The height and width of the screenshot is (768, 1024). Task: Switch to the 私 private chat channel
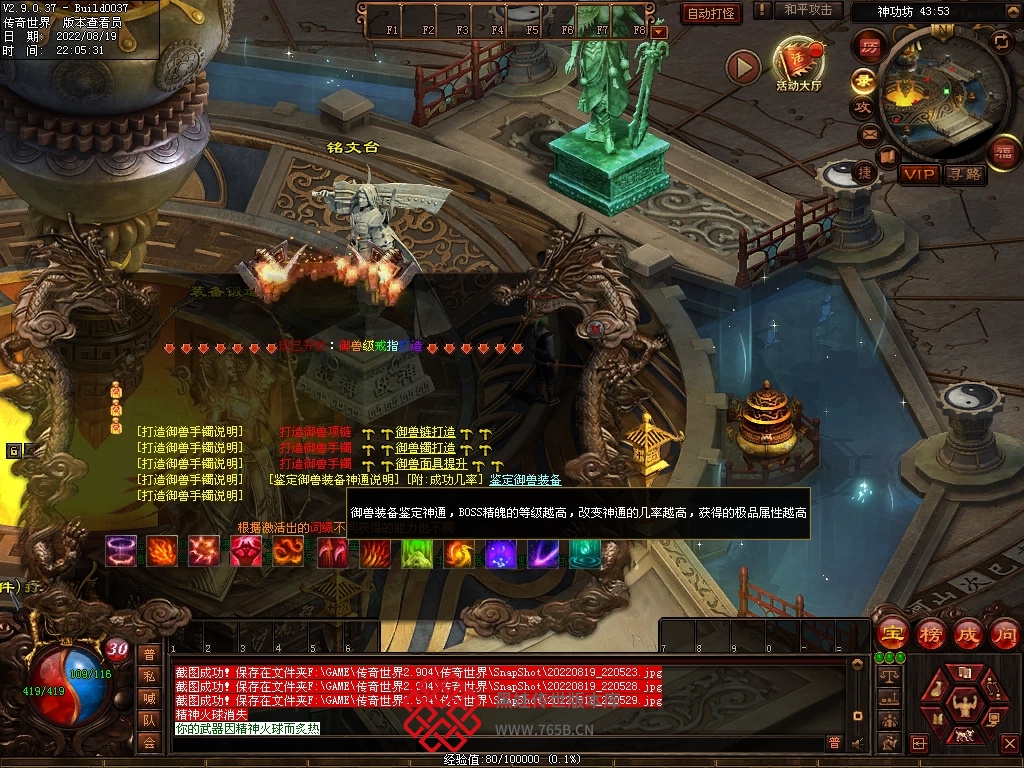coord(149,675)
